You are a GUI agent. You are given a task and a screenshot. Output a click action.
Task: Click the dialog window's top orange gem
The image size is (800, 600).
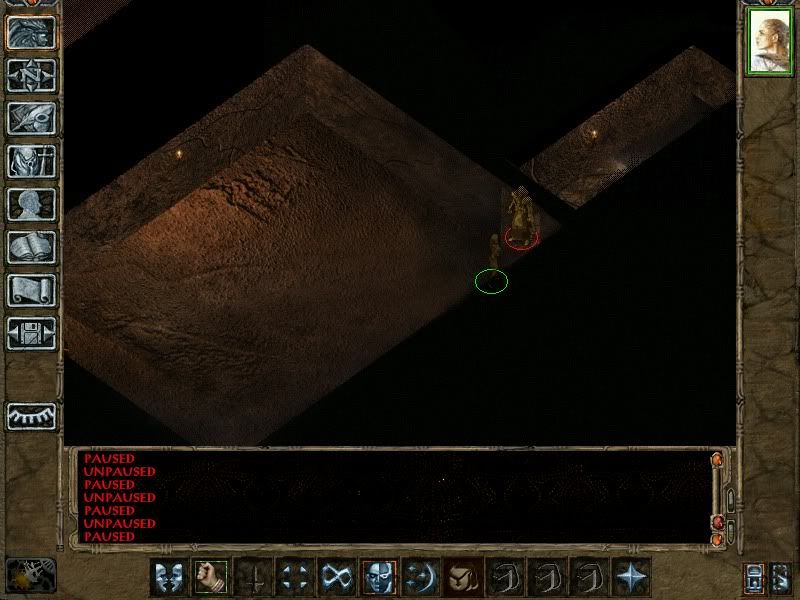point(716,460)
